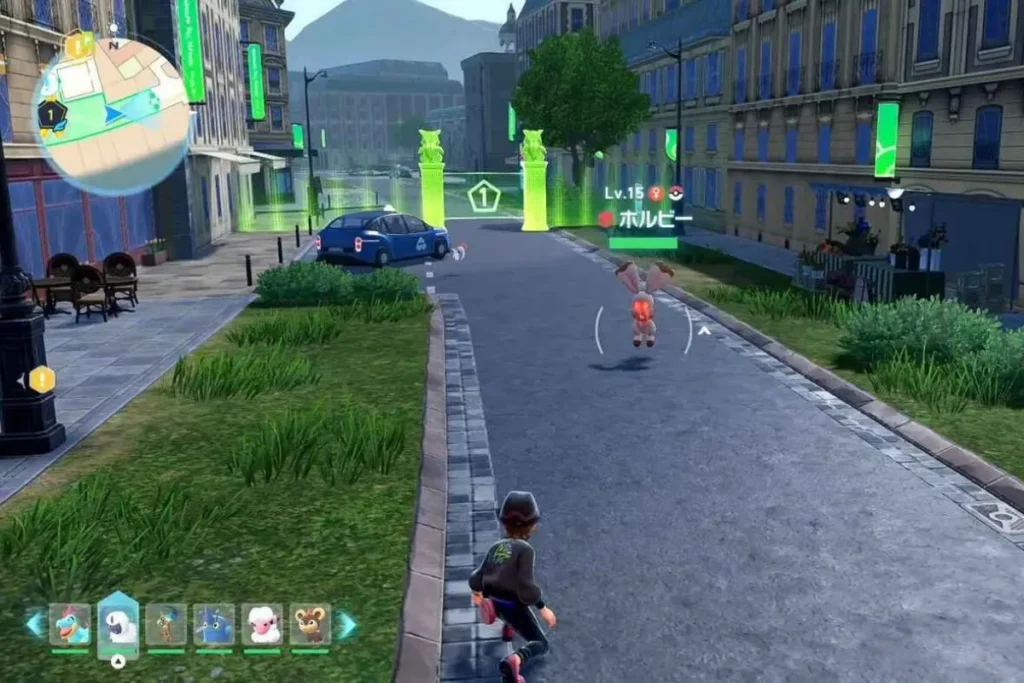Viewport: 1024px width, 683px height.
Task: Cycle the party bar with the left arrow
Action: (x=35, y=624)
